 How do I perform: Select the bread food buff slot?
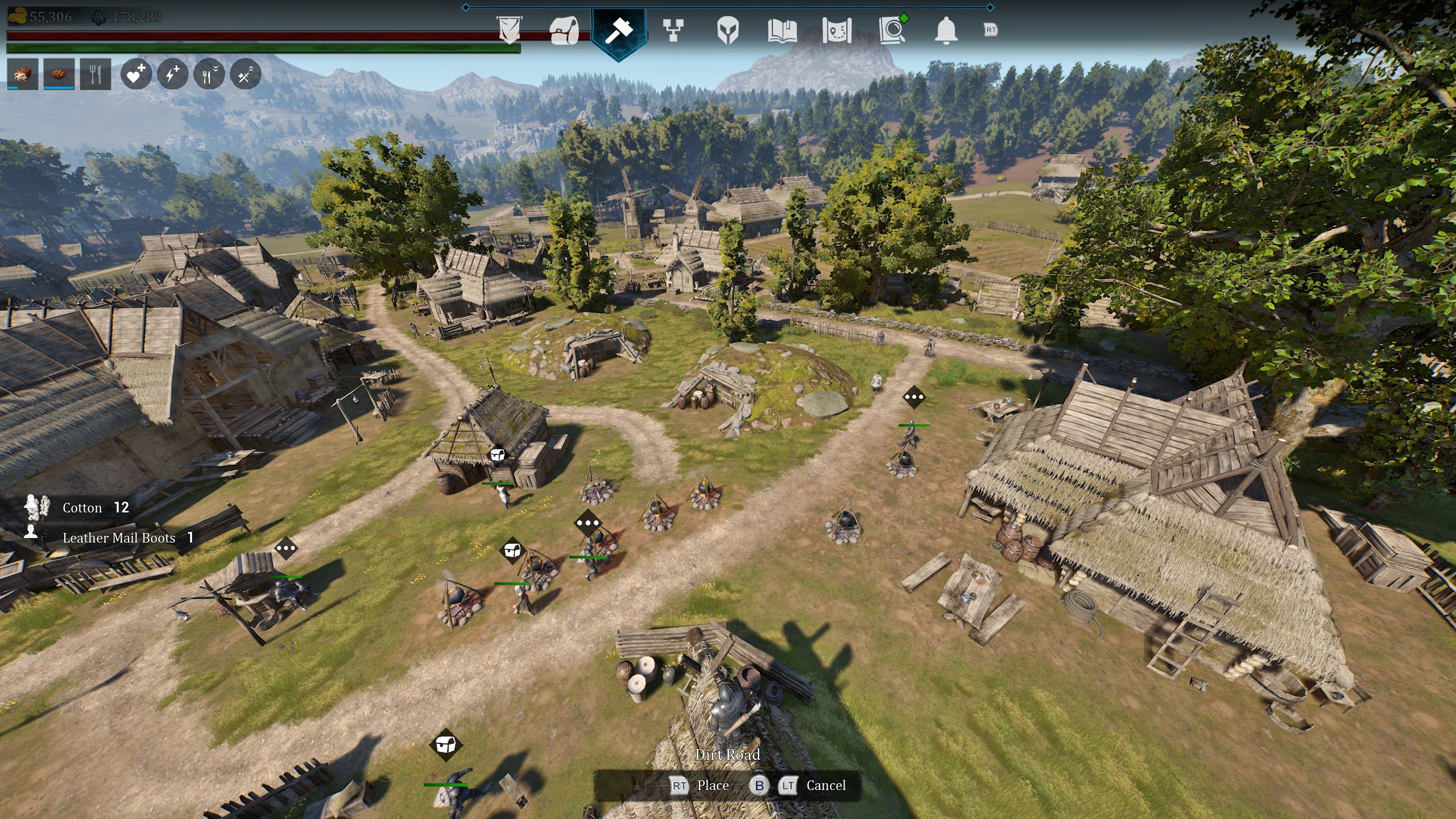23,74
